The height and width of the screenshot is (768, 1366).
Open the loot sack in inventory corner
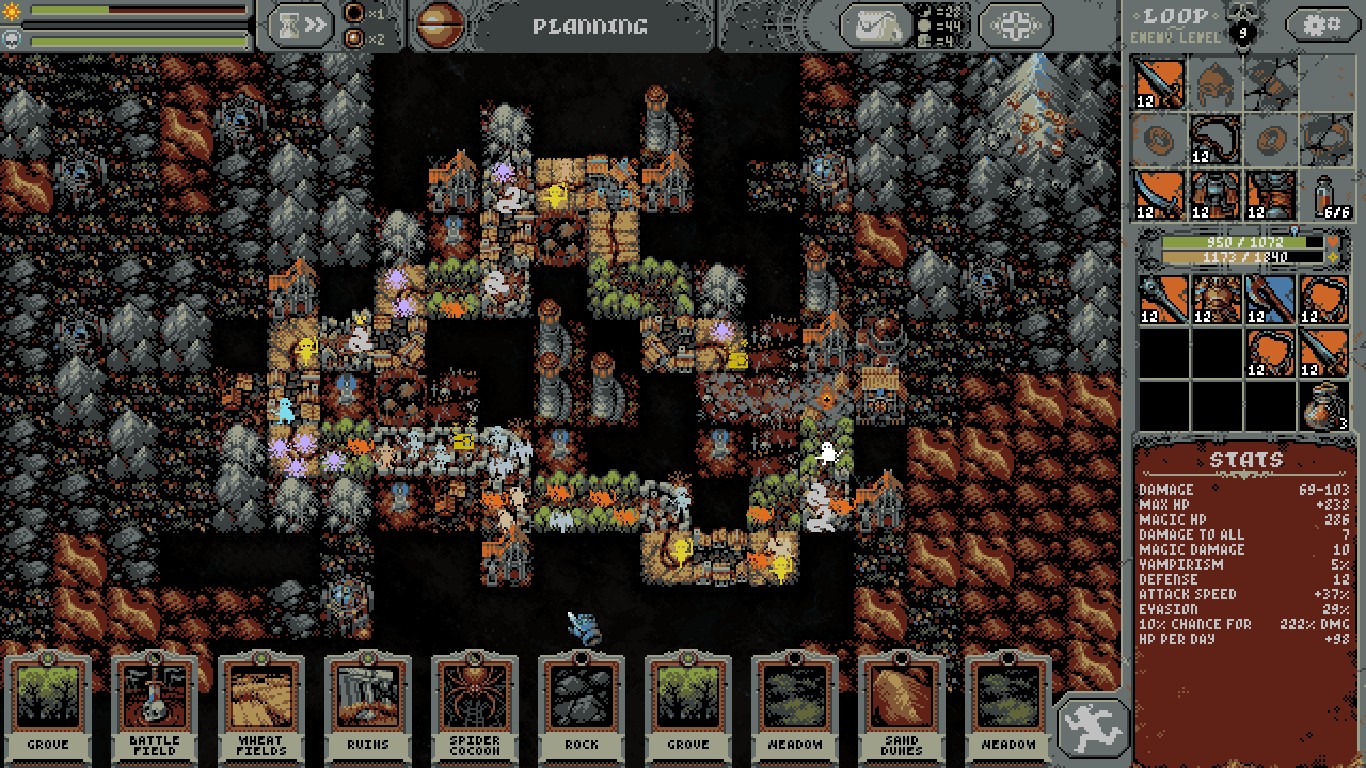[1326, 406]
